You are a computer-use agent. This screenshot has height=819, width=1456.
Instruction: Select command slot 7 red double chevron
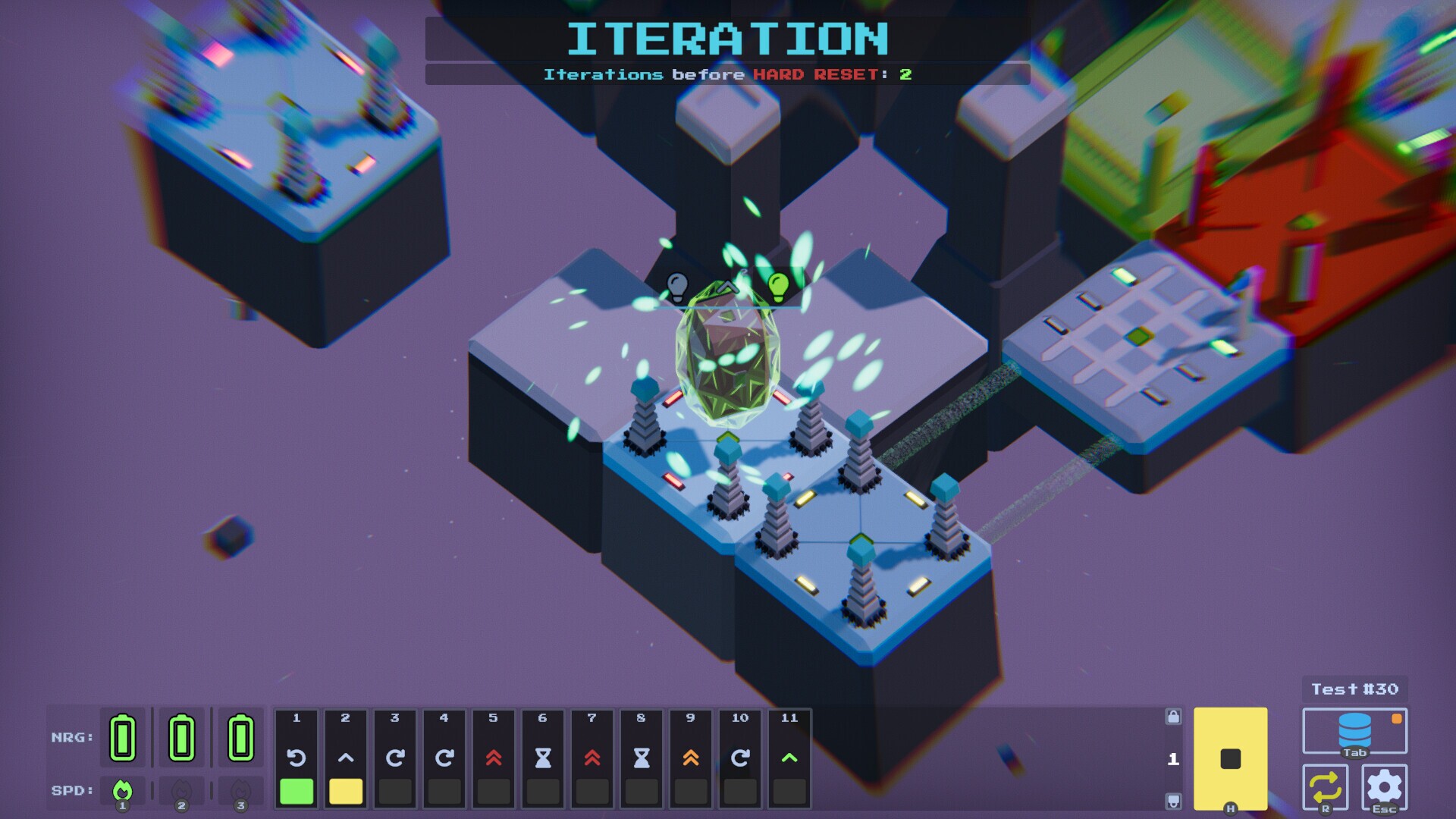[x=592, y=758]
